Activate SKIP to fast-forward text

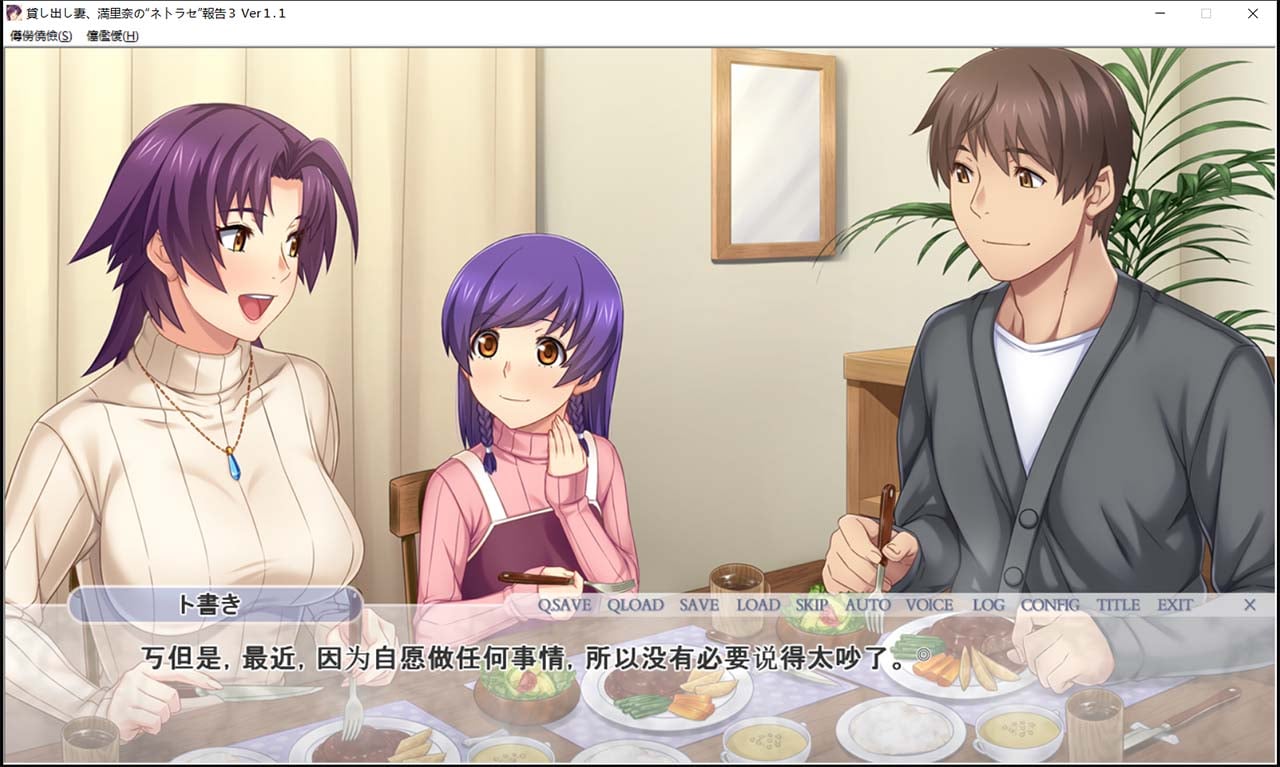(812, 605)
